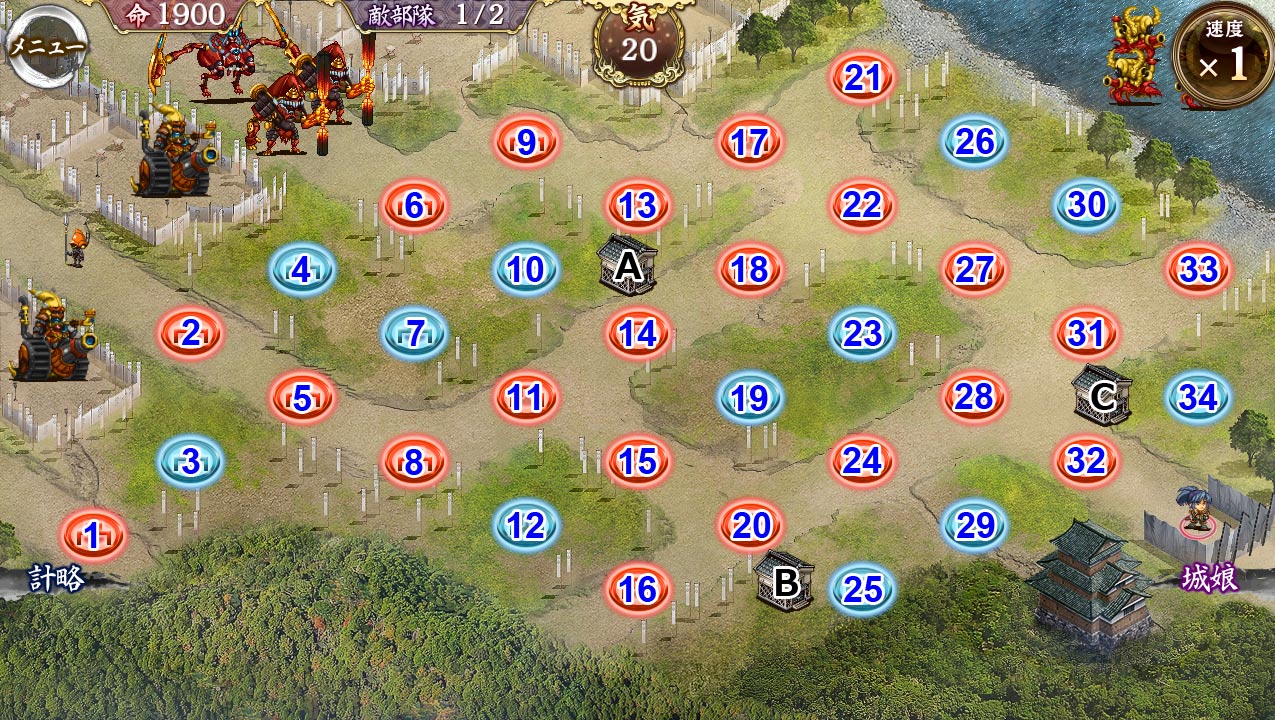Pick blue deployment tile number 10
Image resolution: width=1275 pixels, height=720 pixels.
(526, 269)
